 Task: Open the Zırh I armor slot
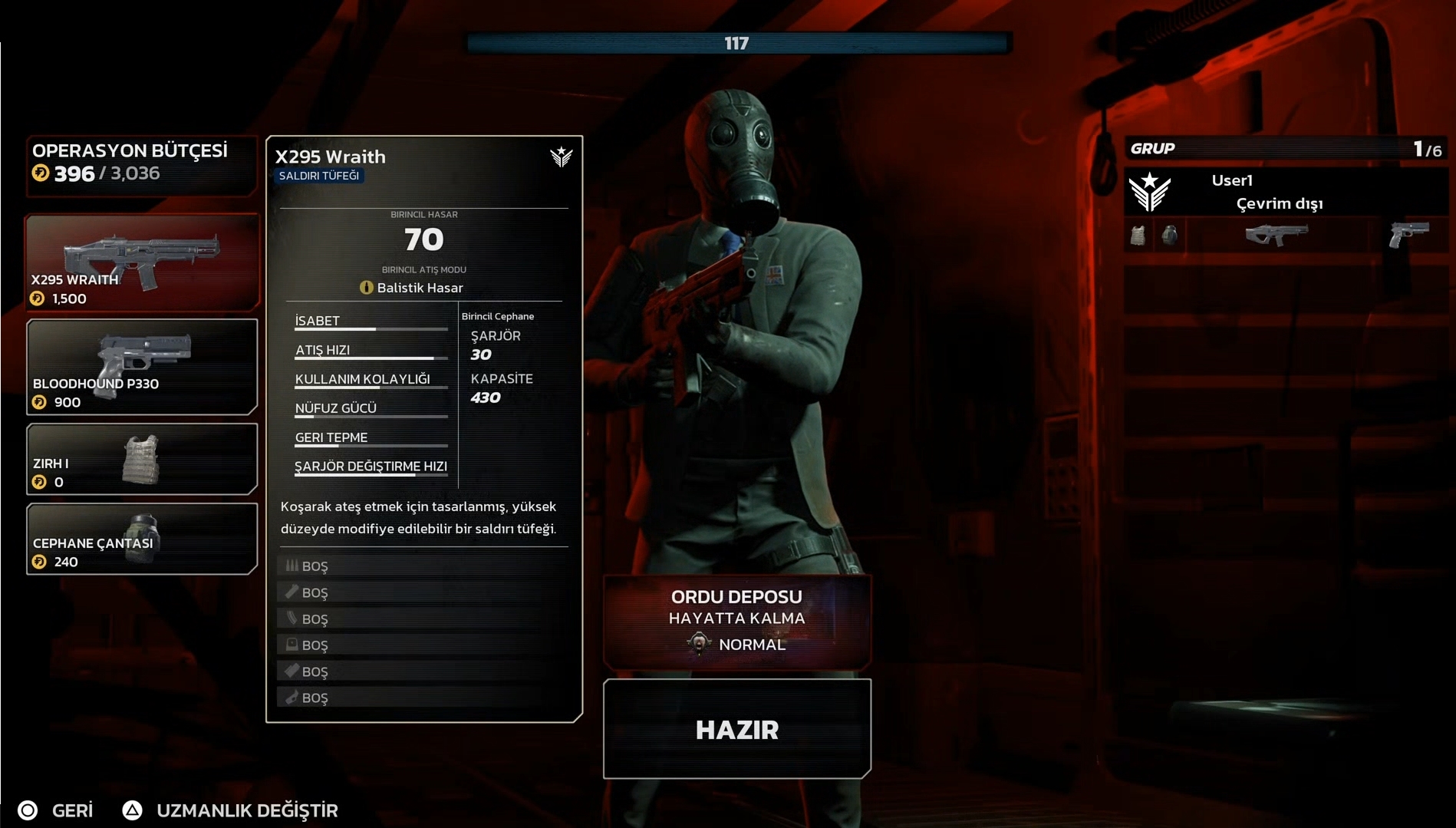(x=142, y=459)
